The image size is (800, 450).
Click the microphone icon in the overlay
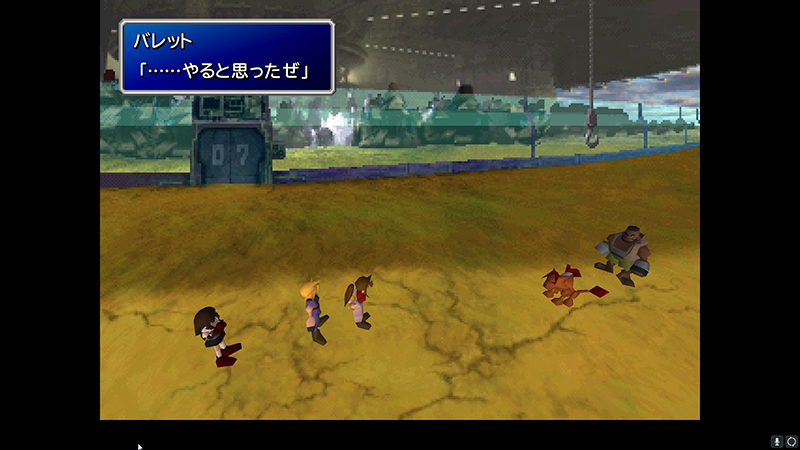[776, 441]
